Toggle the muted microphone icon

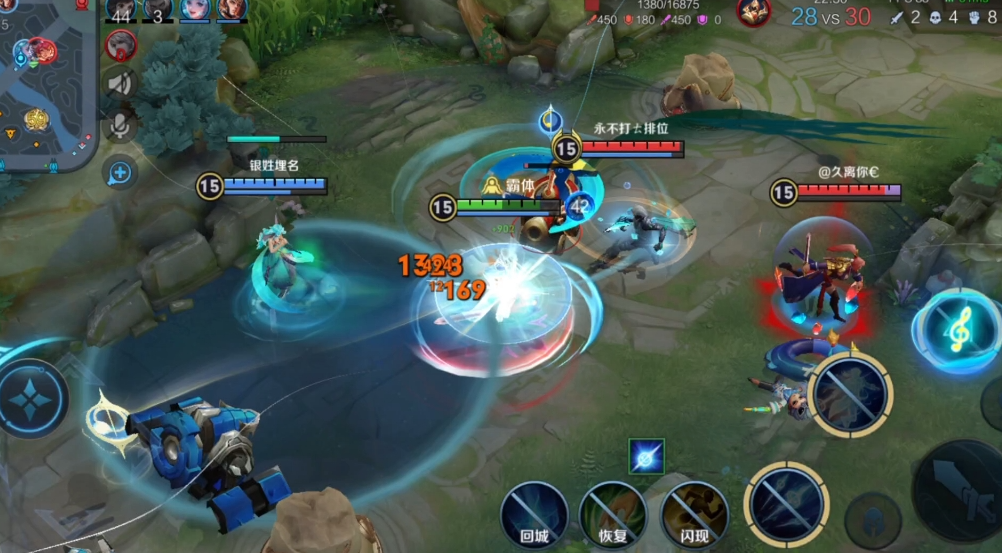click(x=120, y=126)
